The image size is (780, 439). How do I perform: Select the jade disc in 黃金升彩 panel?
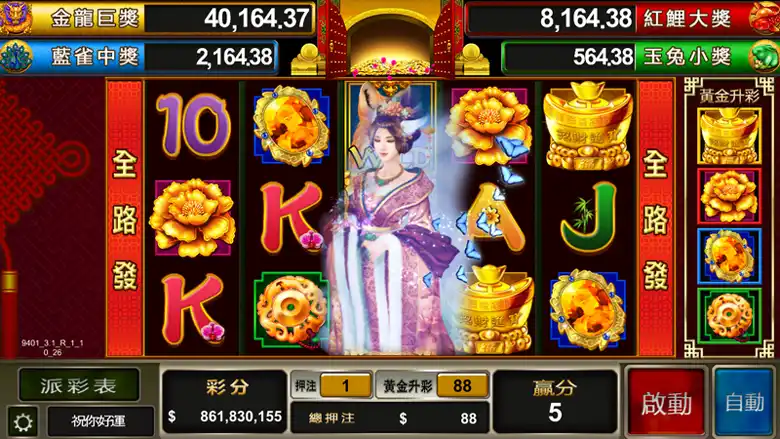(729, 316)
